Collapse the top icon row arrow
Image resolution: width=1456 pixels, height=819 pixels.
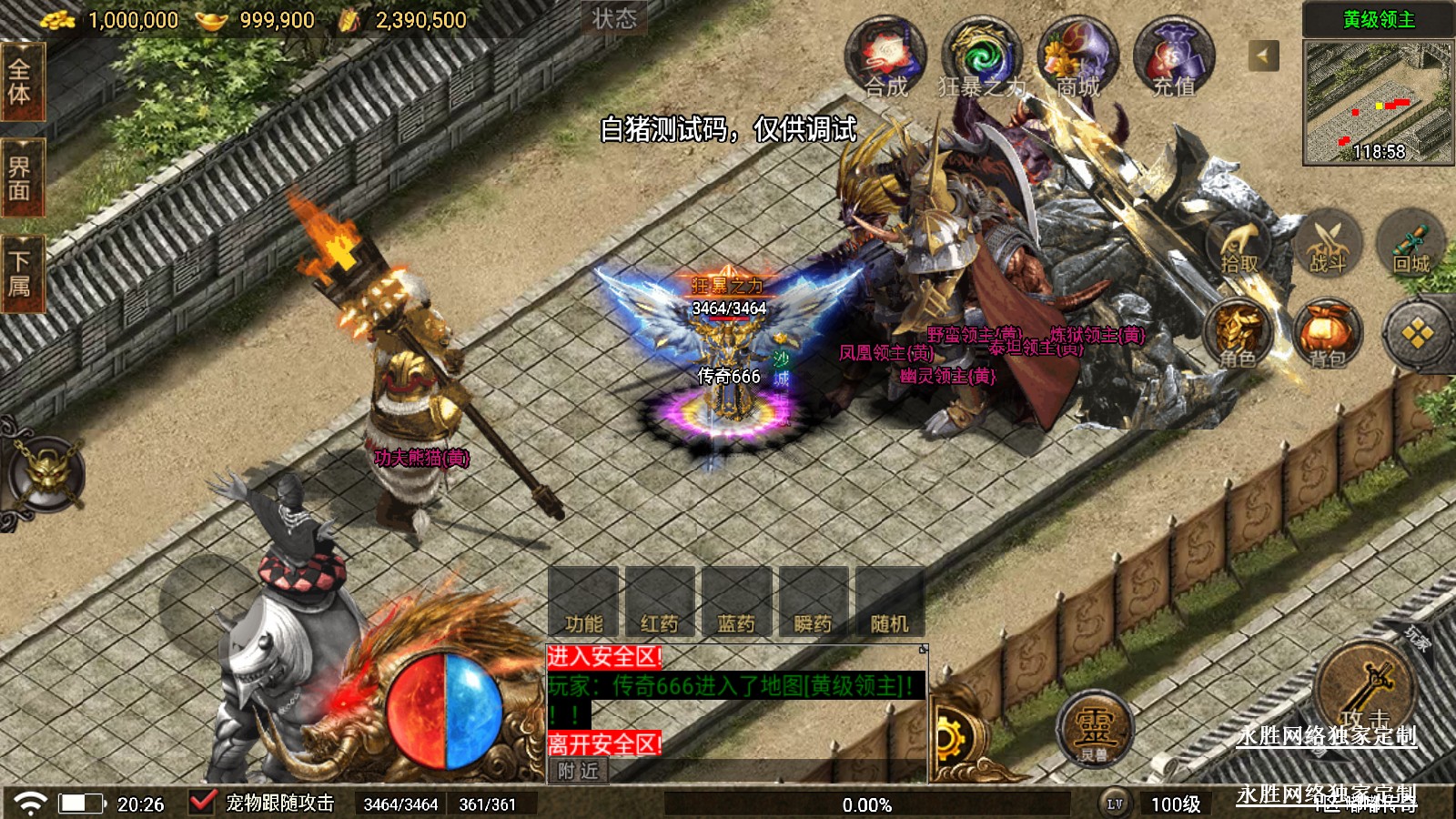(1263, 56)
